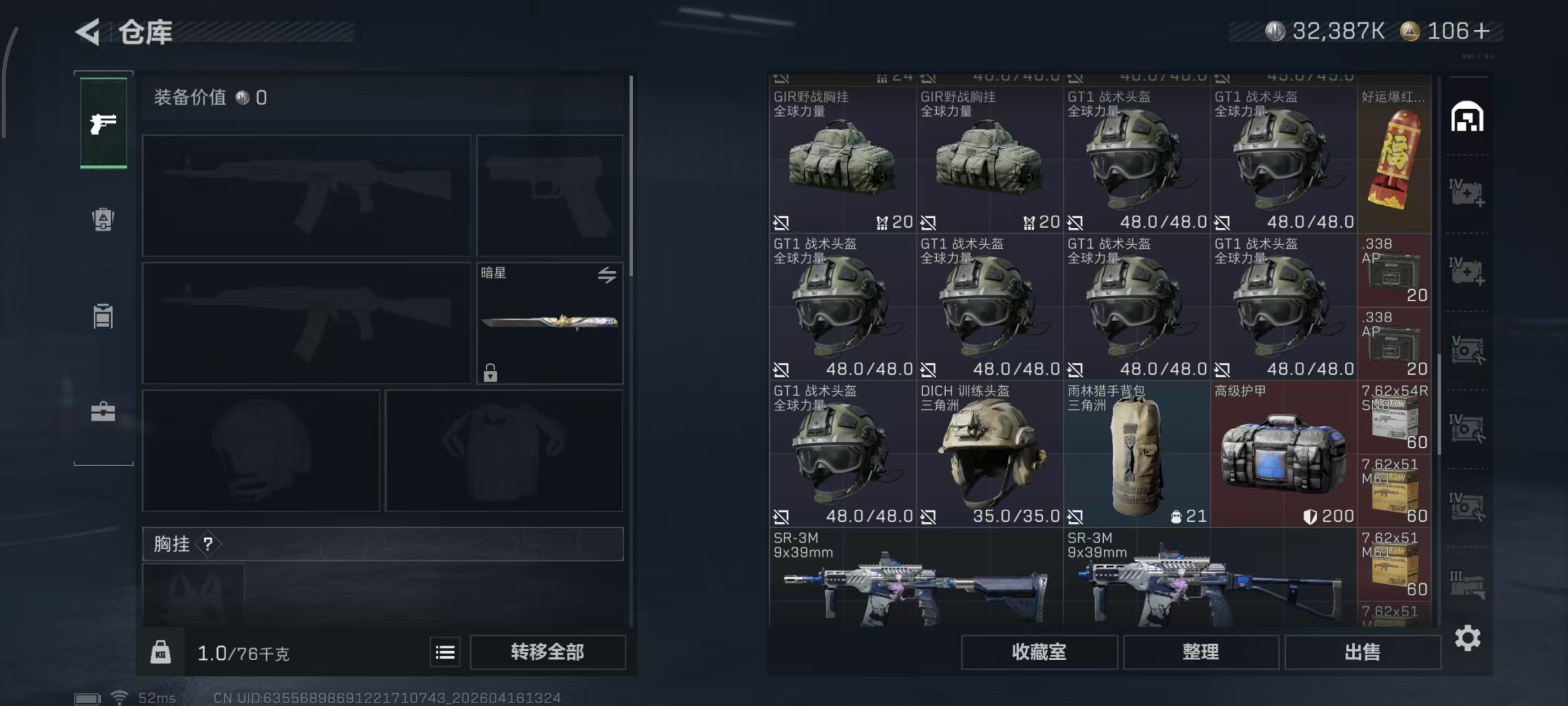Open the question mark help beside 胸挂
The width and height of the screenshot is (1568, 706).
(x=210, y=544)
